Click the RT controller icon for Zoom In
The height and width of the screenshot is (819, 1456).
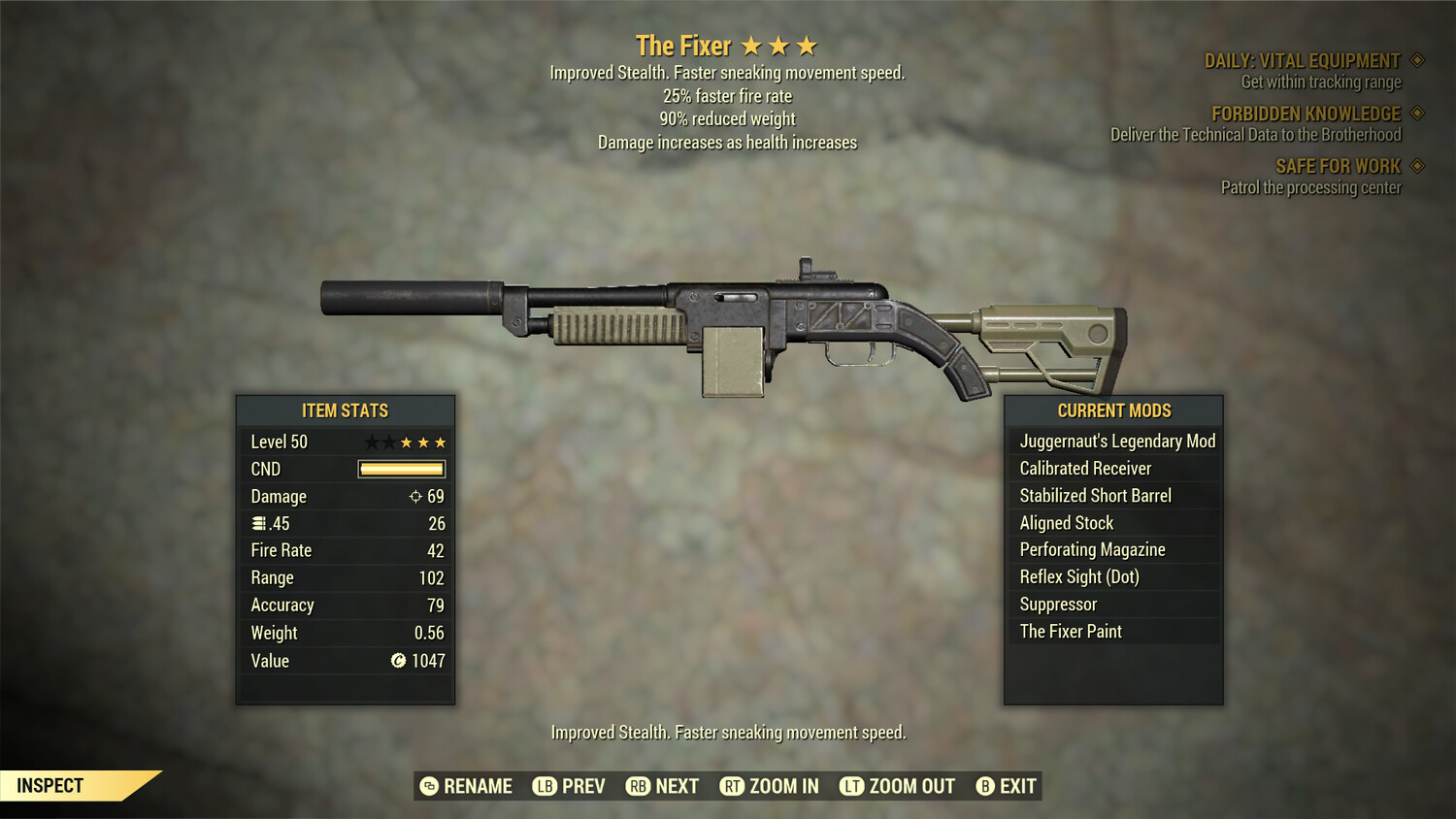pos(733,786)
